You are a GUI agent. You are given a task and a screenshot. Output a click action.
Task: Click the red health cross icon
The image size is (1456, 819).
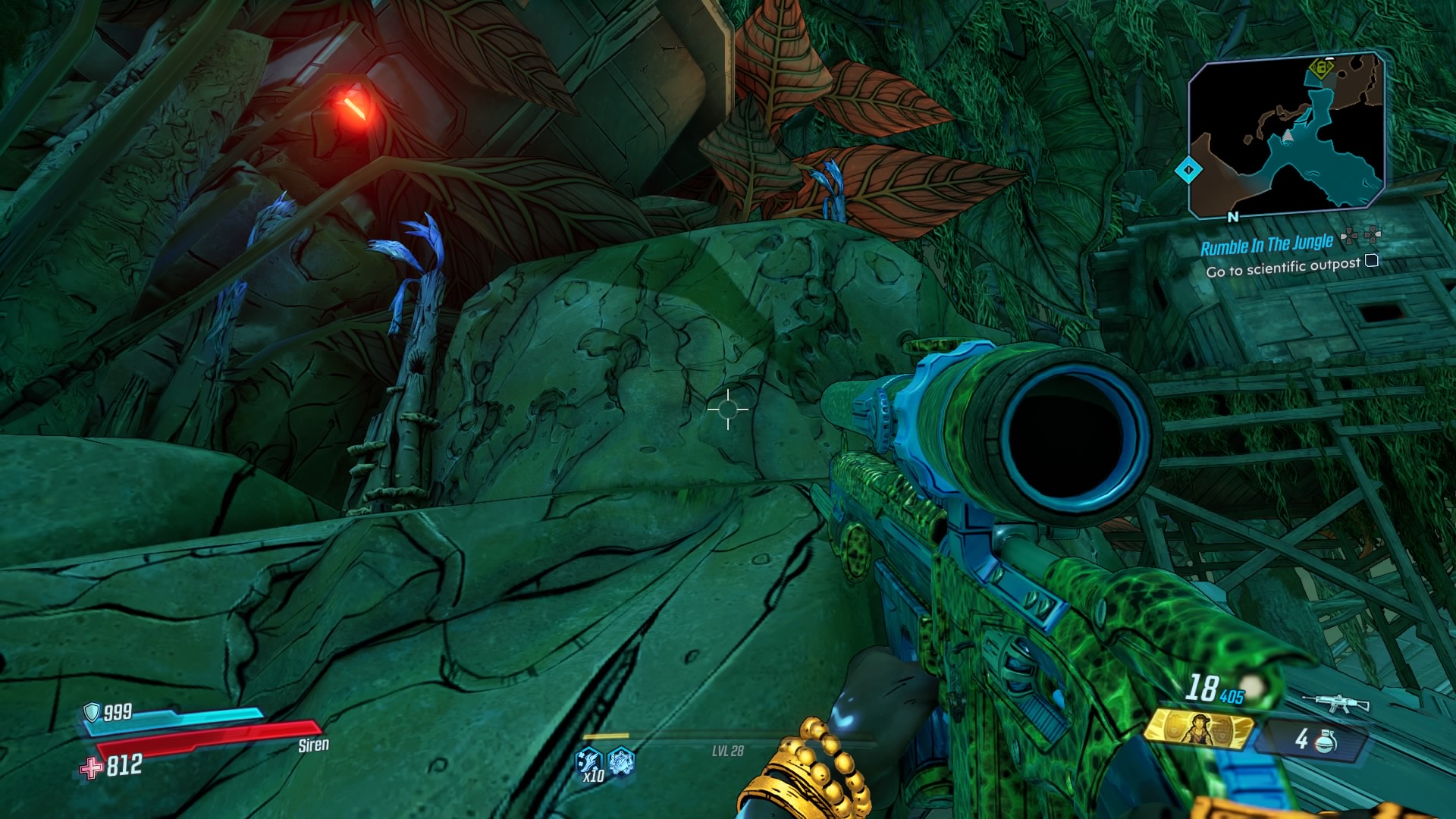[x=93, y=768]
